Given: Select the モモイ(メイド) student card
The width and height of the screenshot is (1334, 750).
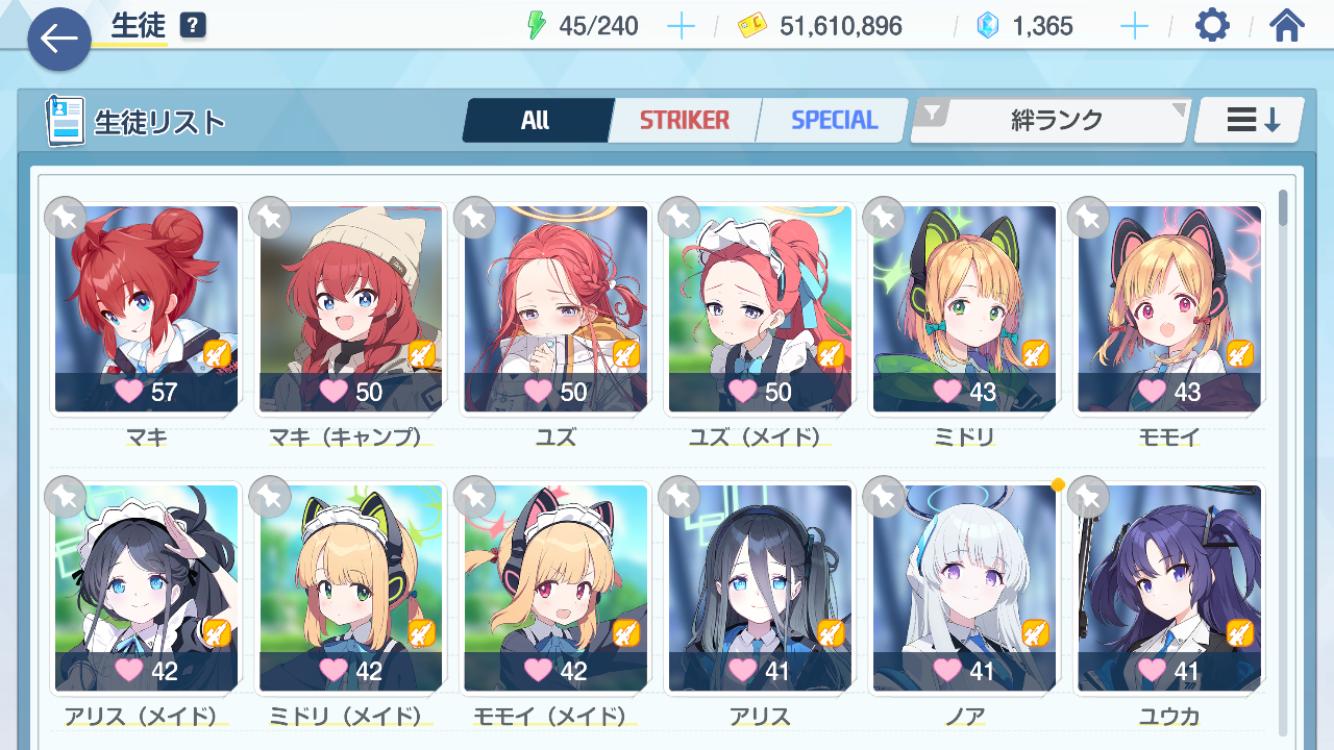Looking at the screenshot, I should [555, 588].
